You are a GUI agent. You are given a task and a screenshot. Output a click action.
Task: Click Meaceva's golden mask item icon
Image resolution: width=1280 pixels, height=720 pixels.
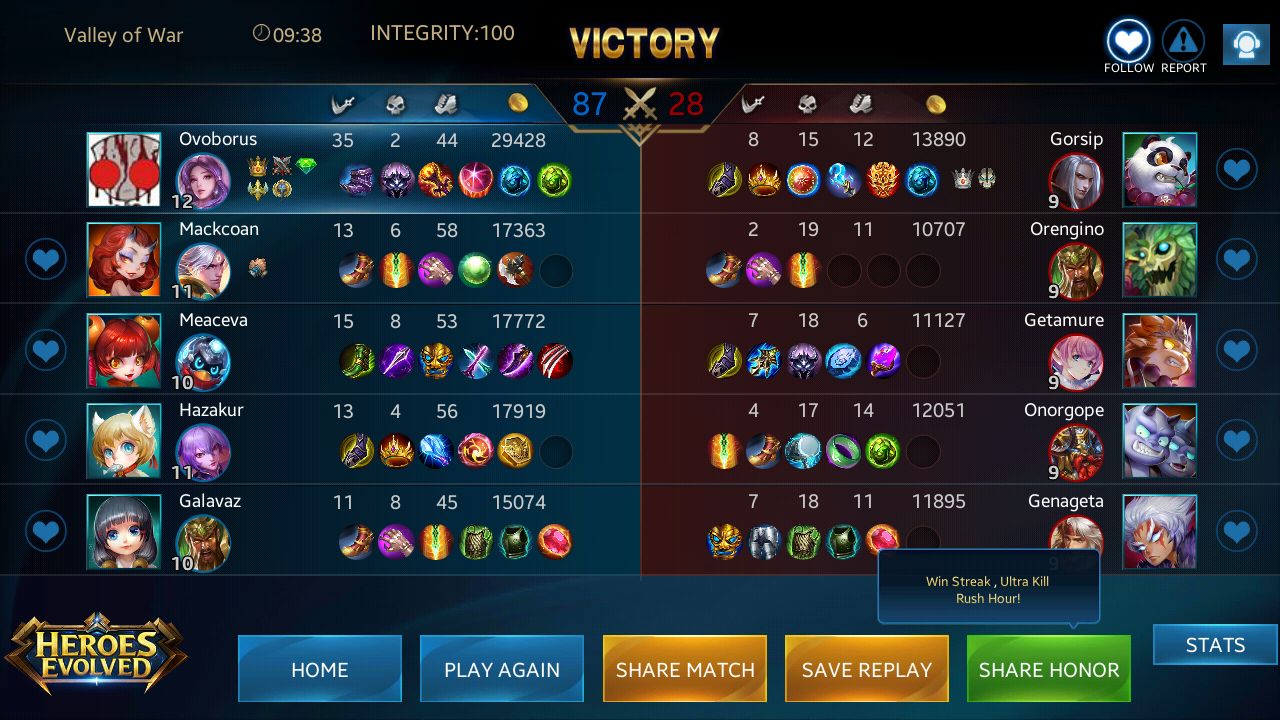(436, 361)
